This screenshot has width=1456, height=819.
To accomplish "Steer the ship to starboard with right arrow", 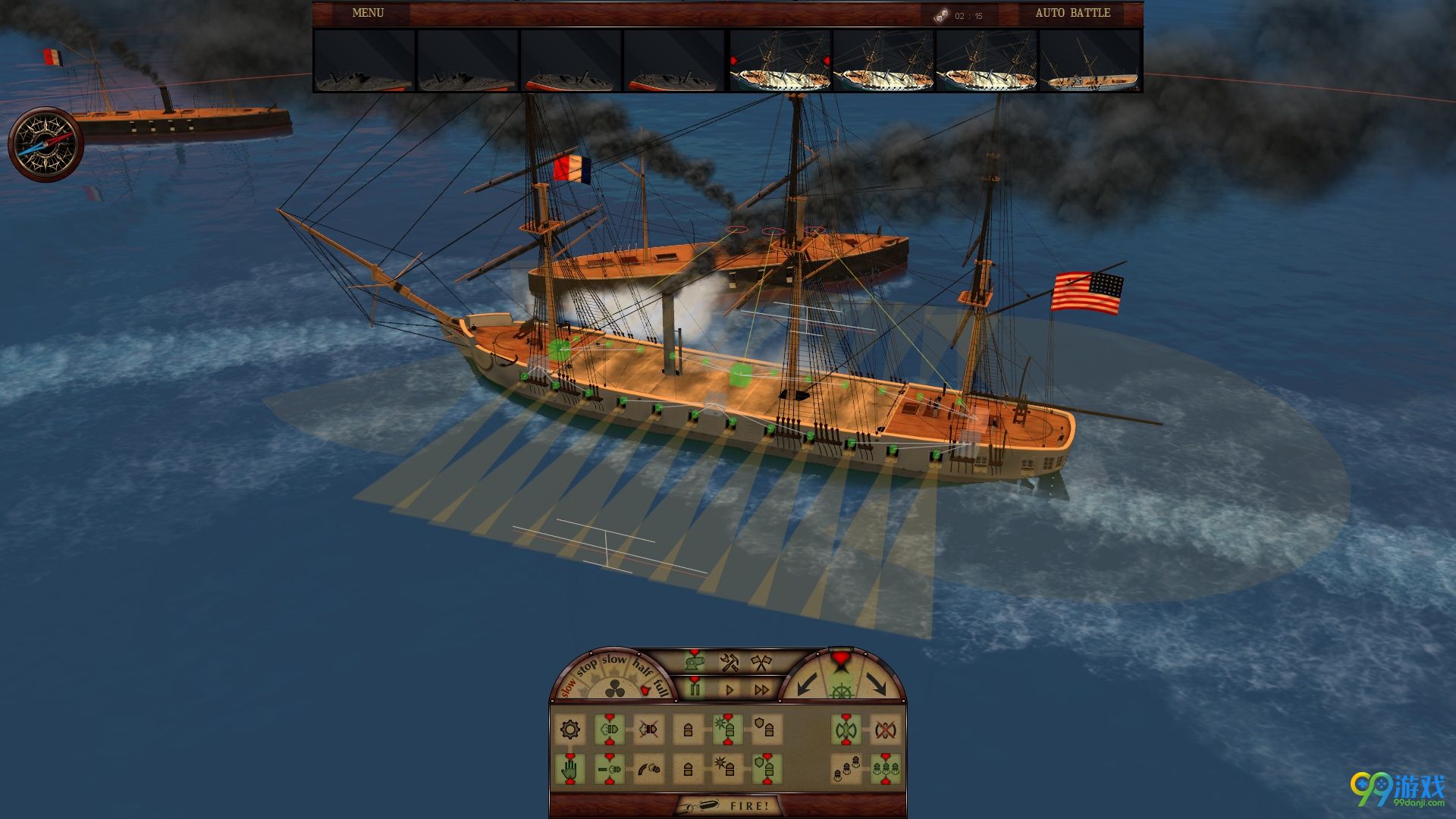I will (x=876, y=683).
